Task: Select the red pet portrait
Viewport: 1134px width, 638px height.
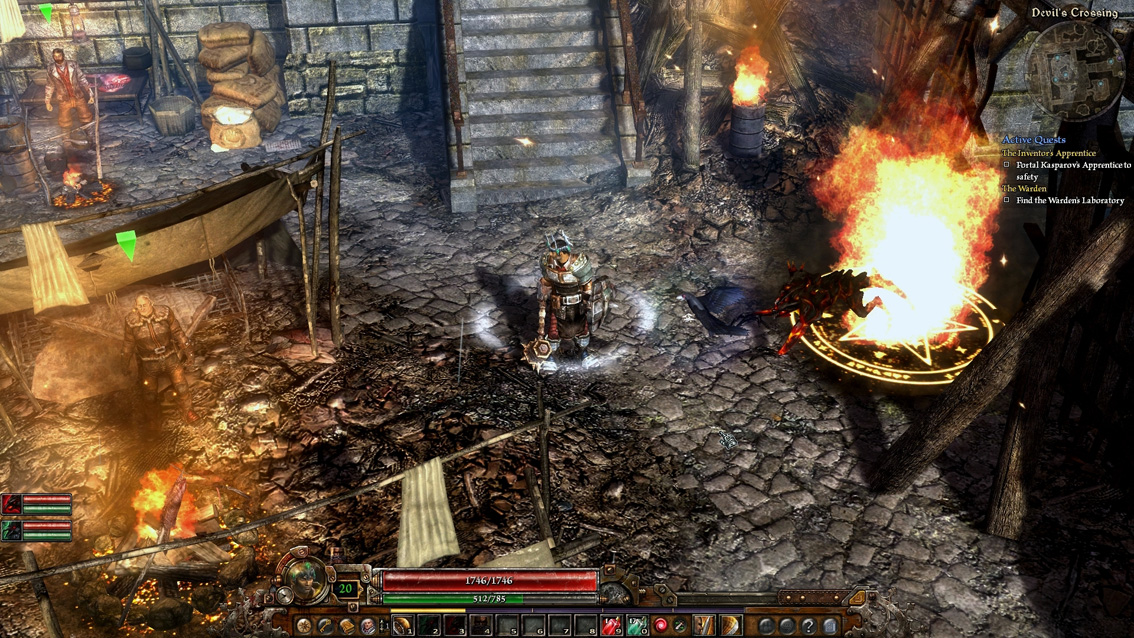Action: tap(12, 503)
